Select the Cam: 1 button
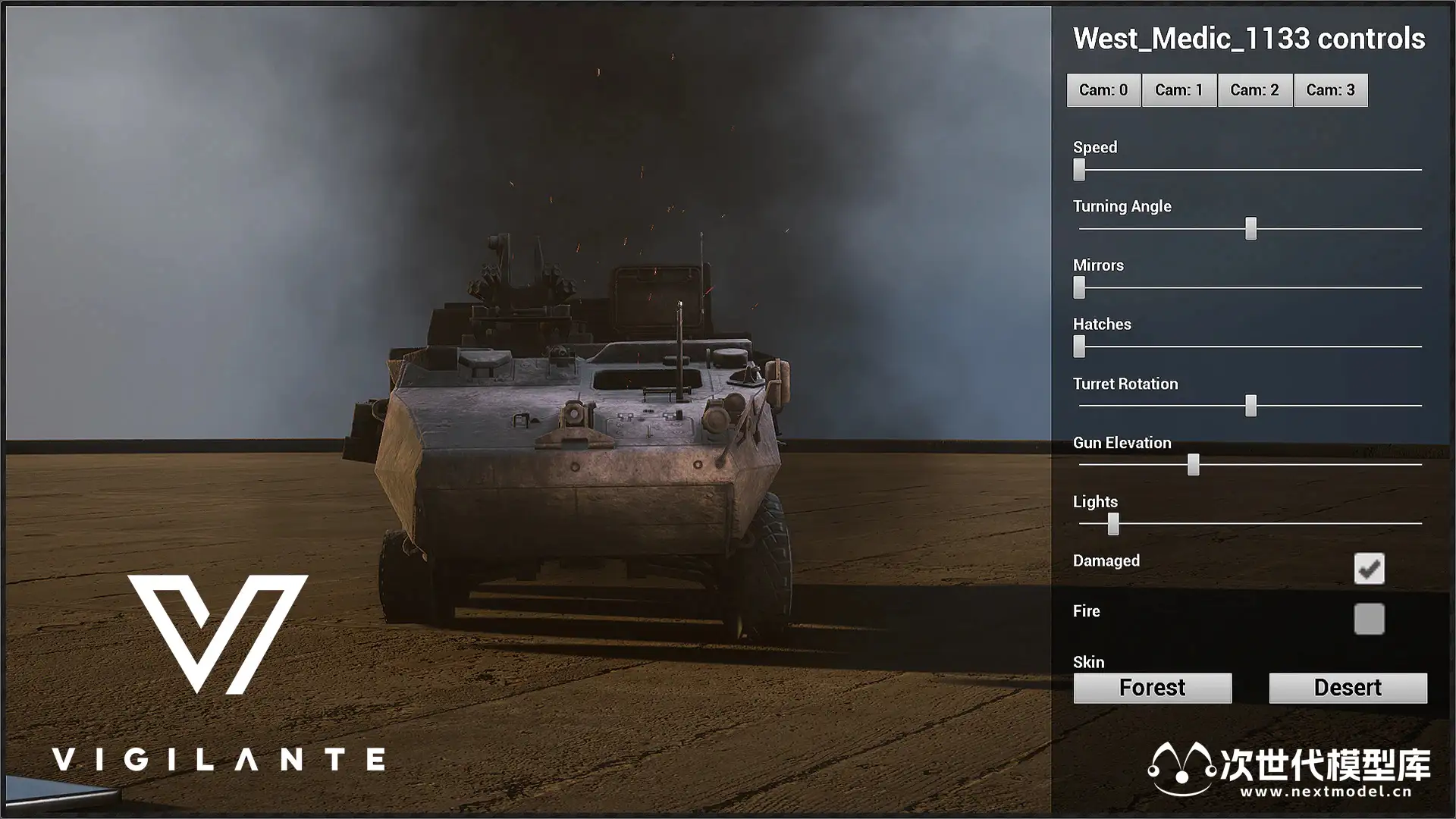 pos(1179,90)
